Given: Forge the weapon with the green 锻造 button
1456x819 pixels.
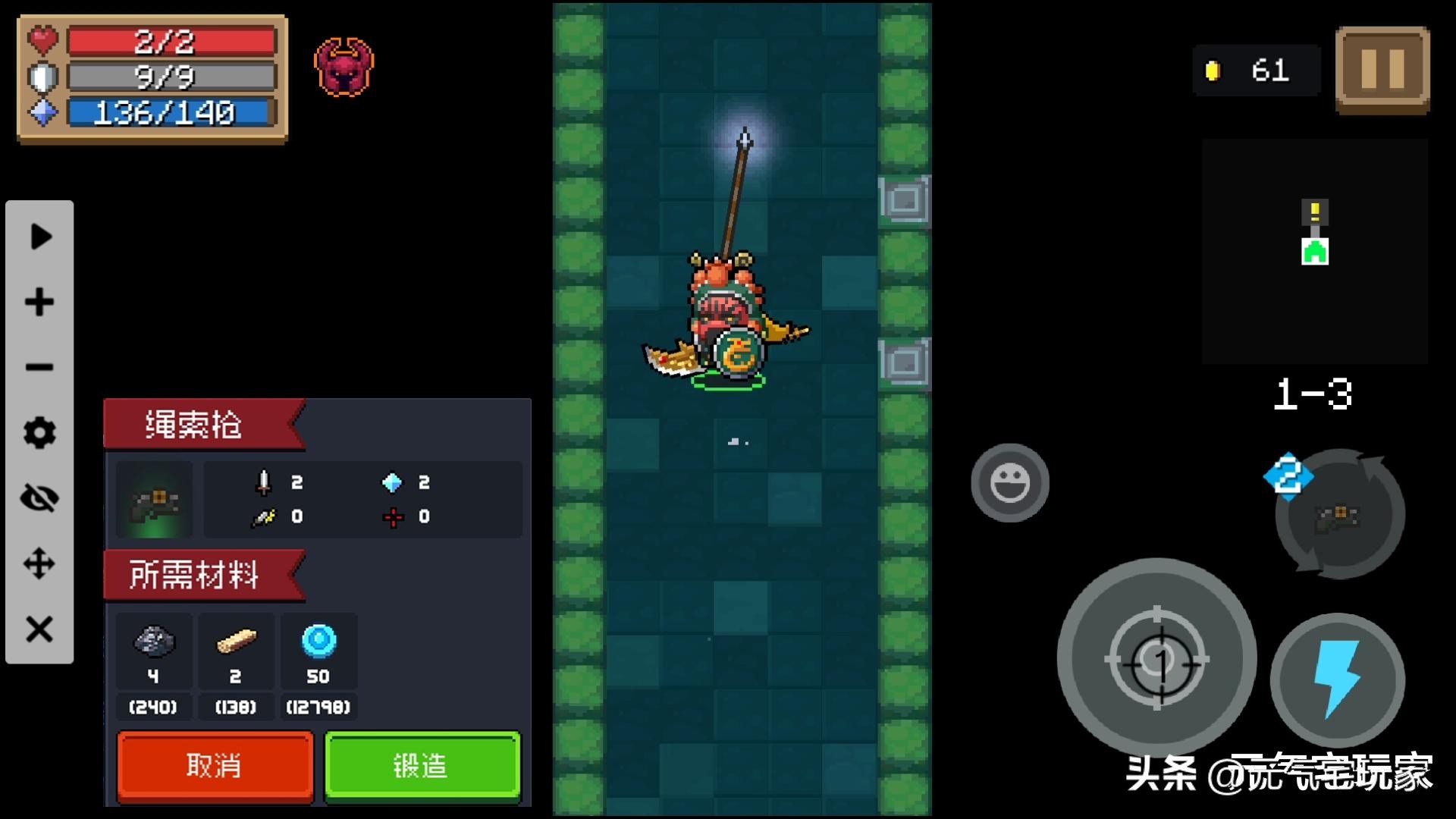Looking at the screenshot, I should (422, 765).
